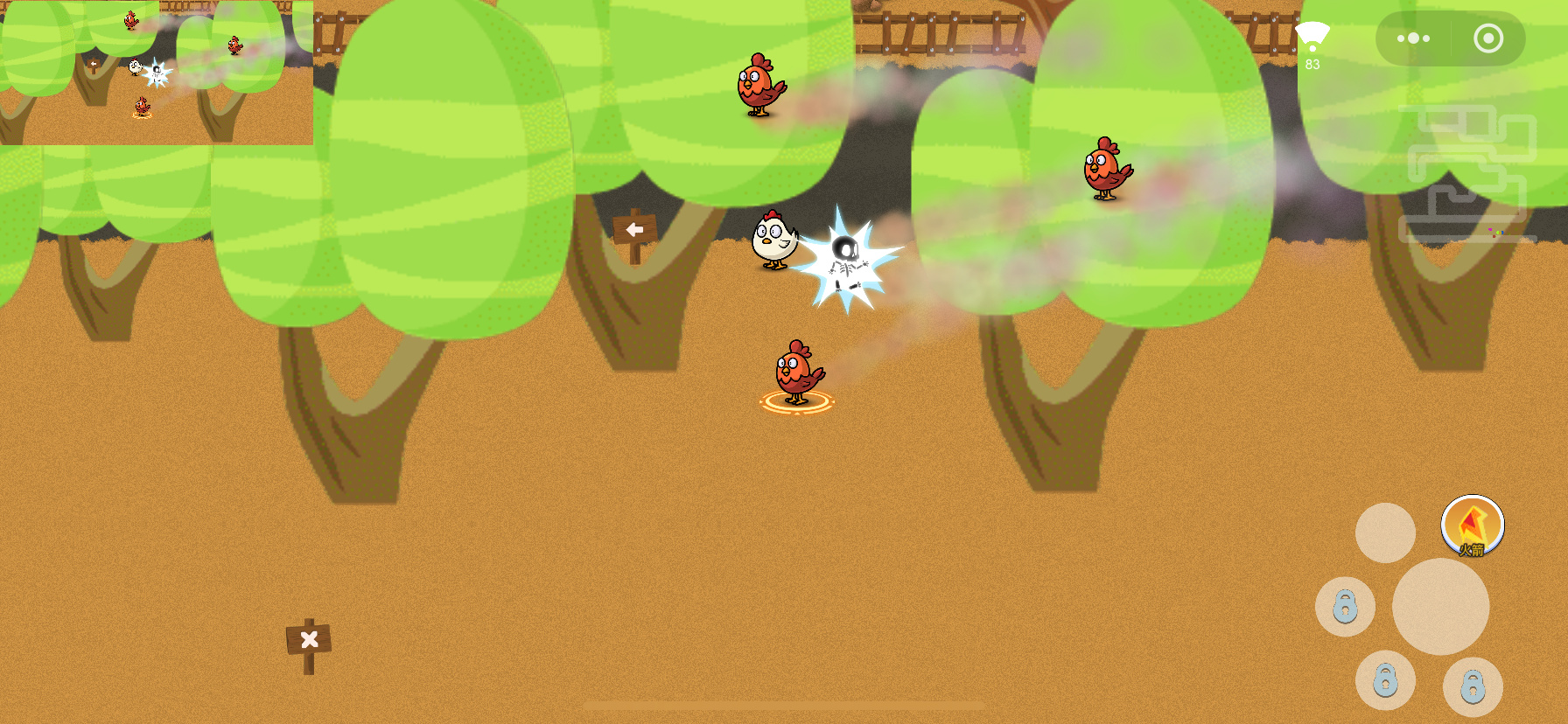The height and width of the screenshot is (724, 1568).
Task: Open the translucent track minimap
Action: point(1466,173)
